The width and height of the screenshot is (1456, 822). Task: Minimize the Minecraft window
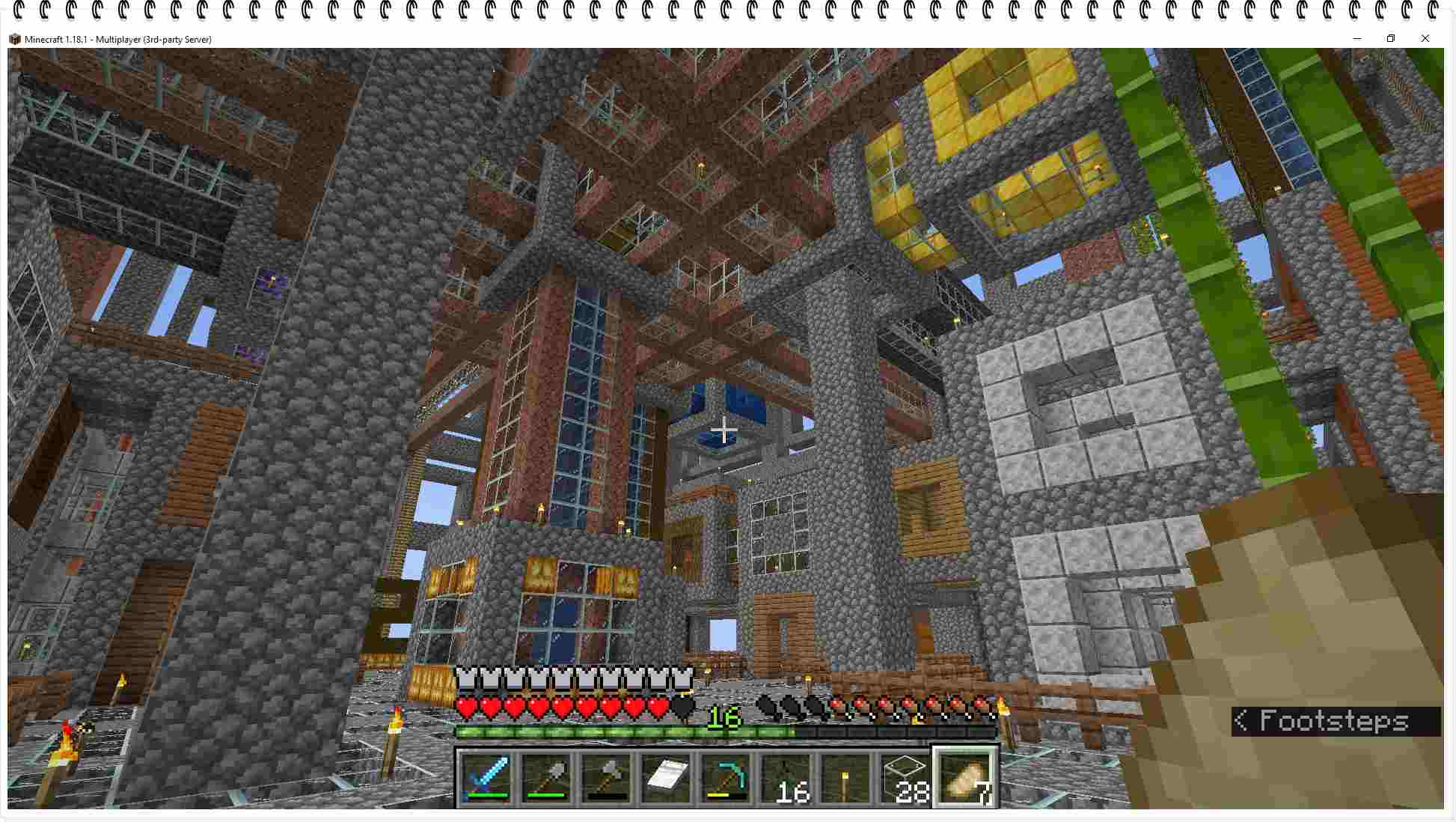tap(1356, 39)
